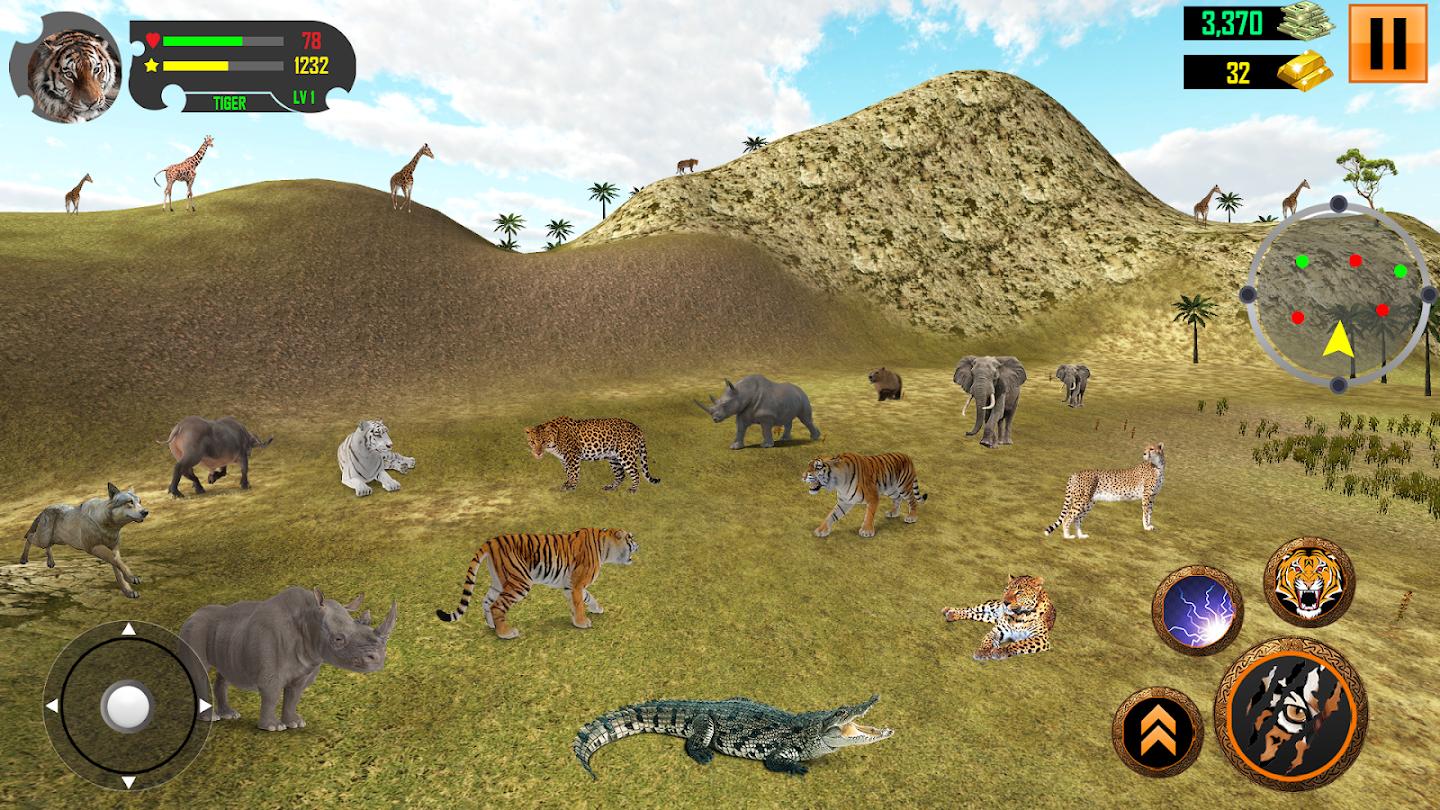Use the lightning power ability
The width and height of the screenshot is (1440, 810).
[x=1197, y=610]
